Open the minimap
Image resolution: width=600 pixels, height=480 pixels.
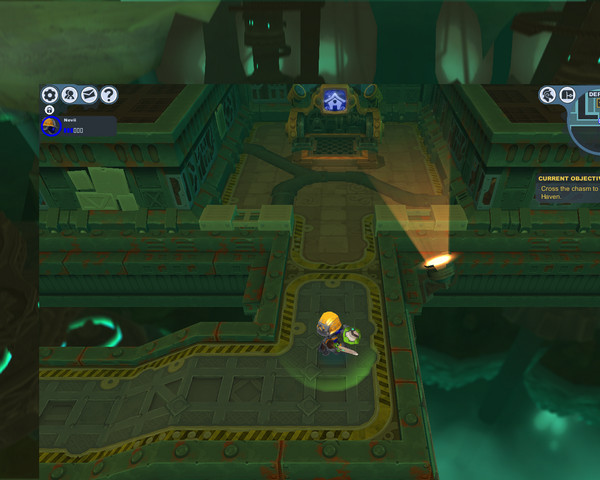(x=587, y=120)
